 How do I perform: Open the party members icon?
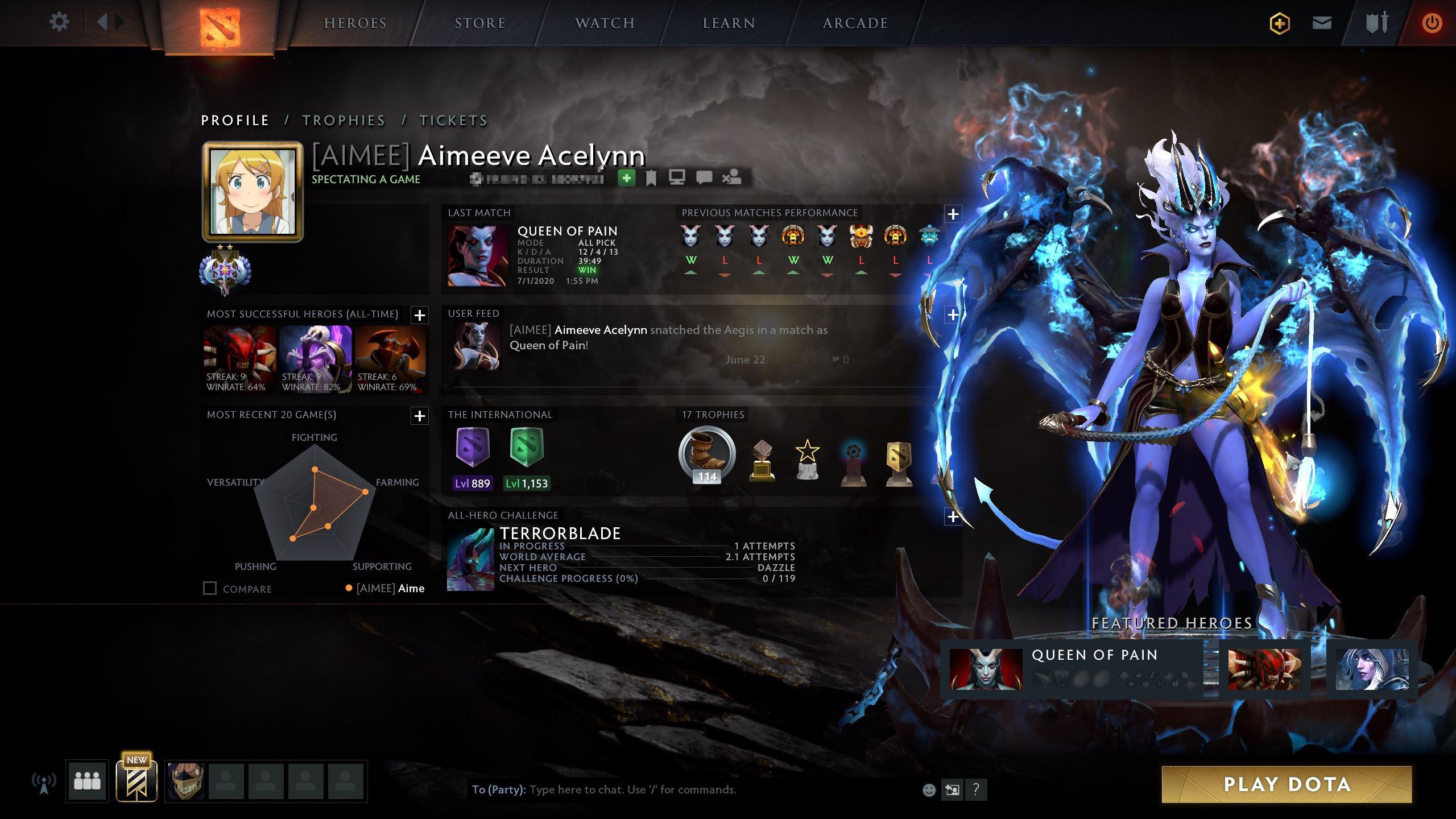click(x=87, y=781)
